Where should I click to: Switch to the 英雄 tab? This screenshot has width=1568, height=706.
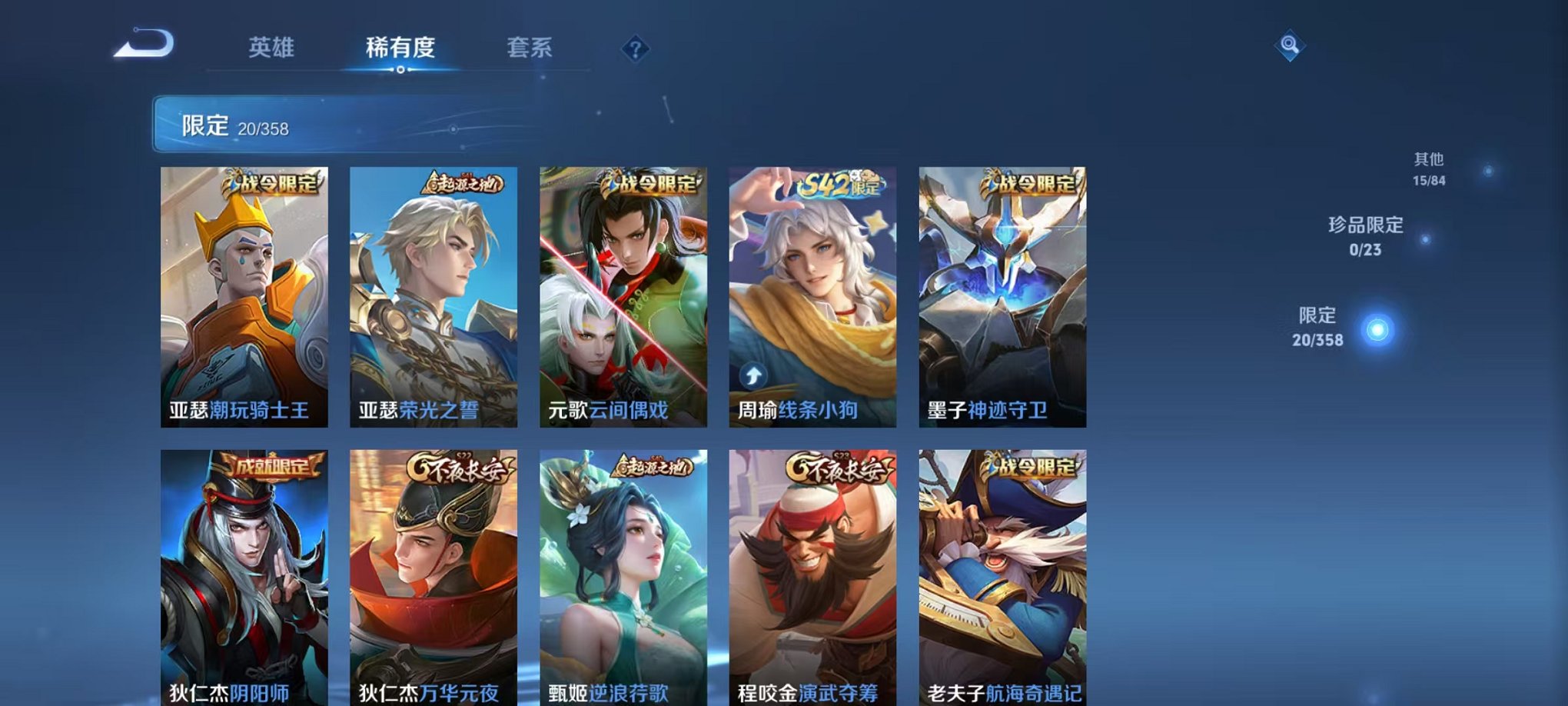pyautogui.click(x=272, y=48)
